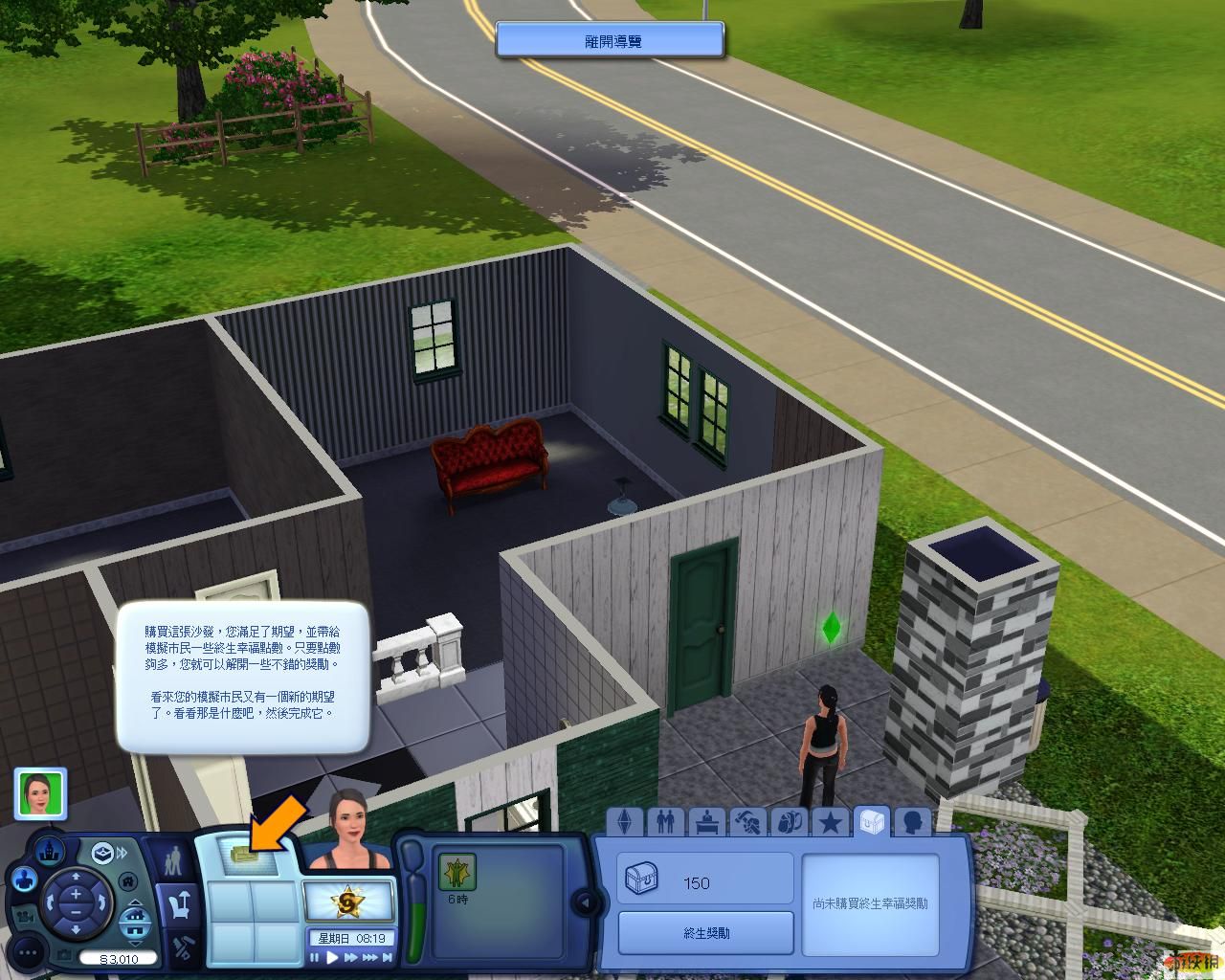
Task: Switch to the star opportunities tab
Action: (830, 822)
